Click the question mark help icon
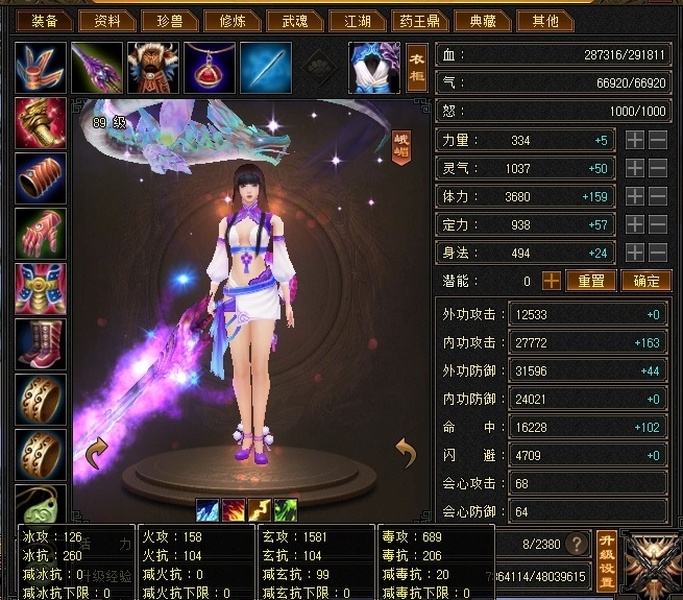Viewport: 683px width, 600px height. pyautogui.click(x=575, y=545)
